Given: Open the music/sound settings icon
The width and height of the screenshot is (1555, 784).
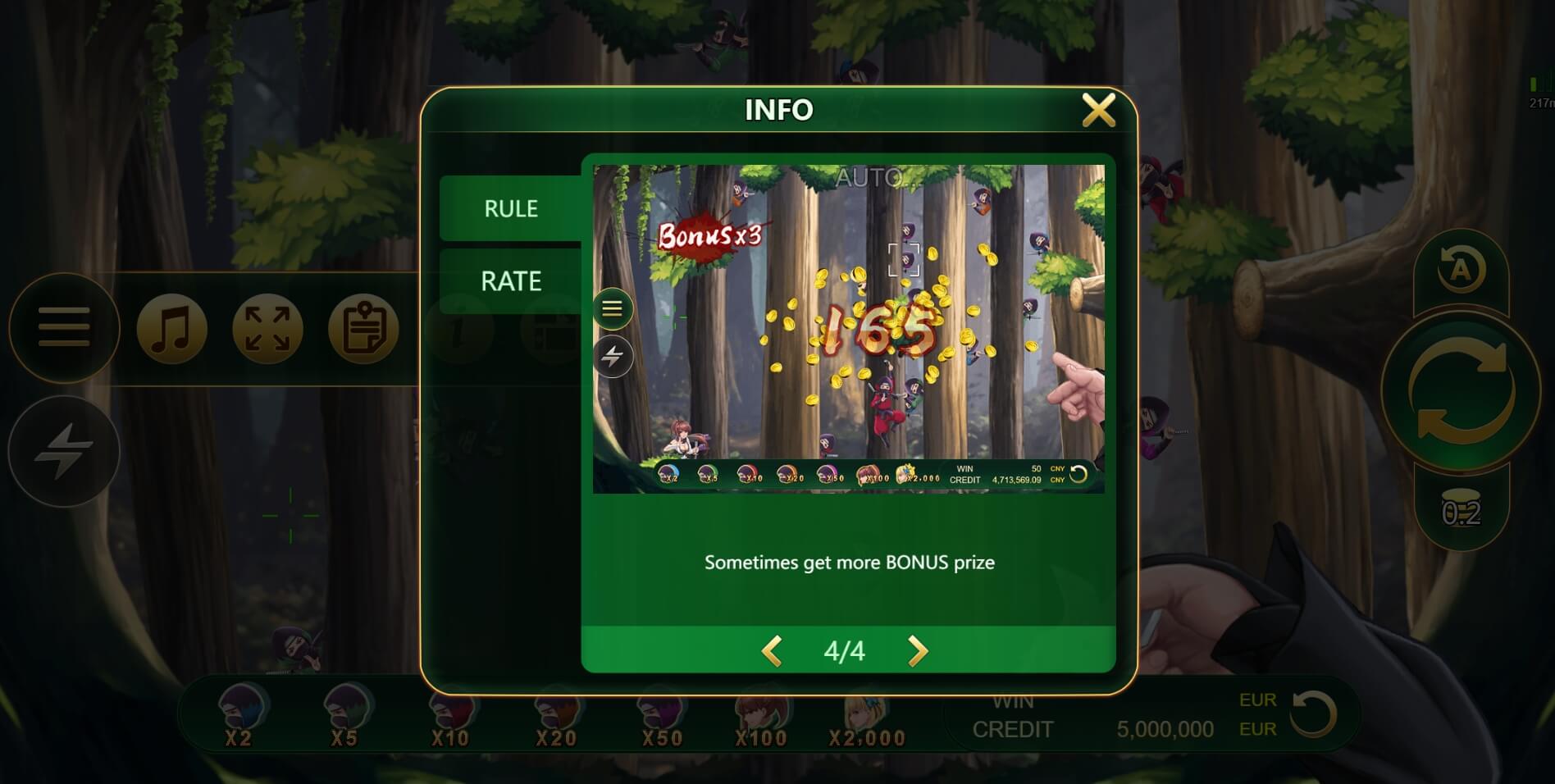Looking at the screenshot, I should tap(171, 328).
